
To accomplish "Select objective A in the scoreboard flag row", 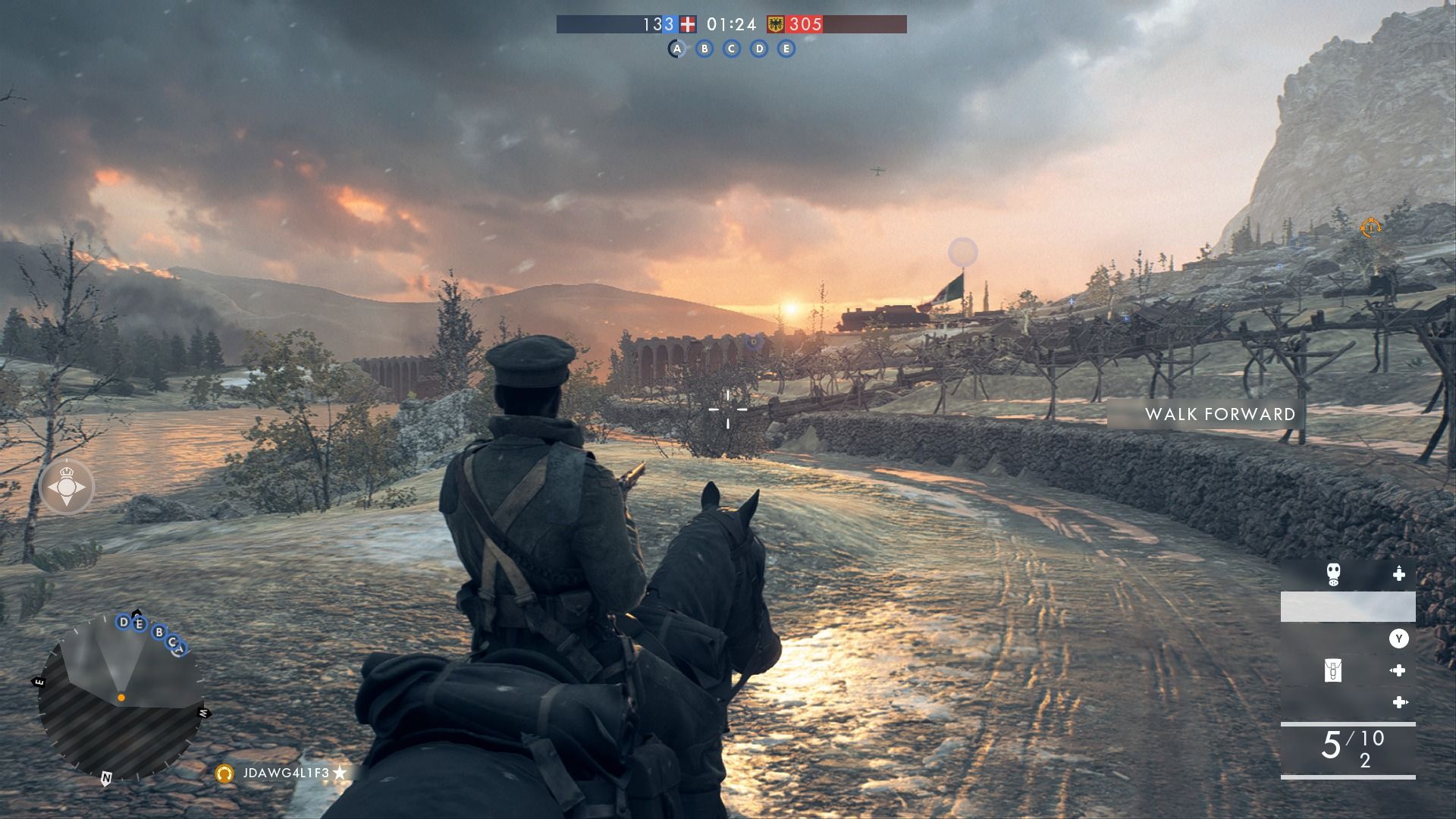I will pyautogui.click(x=676, y=49).
